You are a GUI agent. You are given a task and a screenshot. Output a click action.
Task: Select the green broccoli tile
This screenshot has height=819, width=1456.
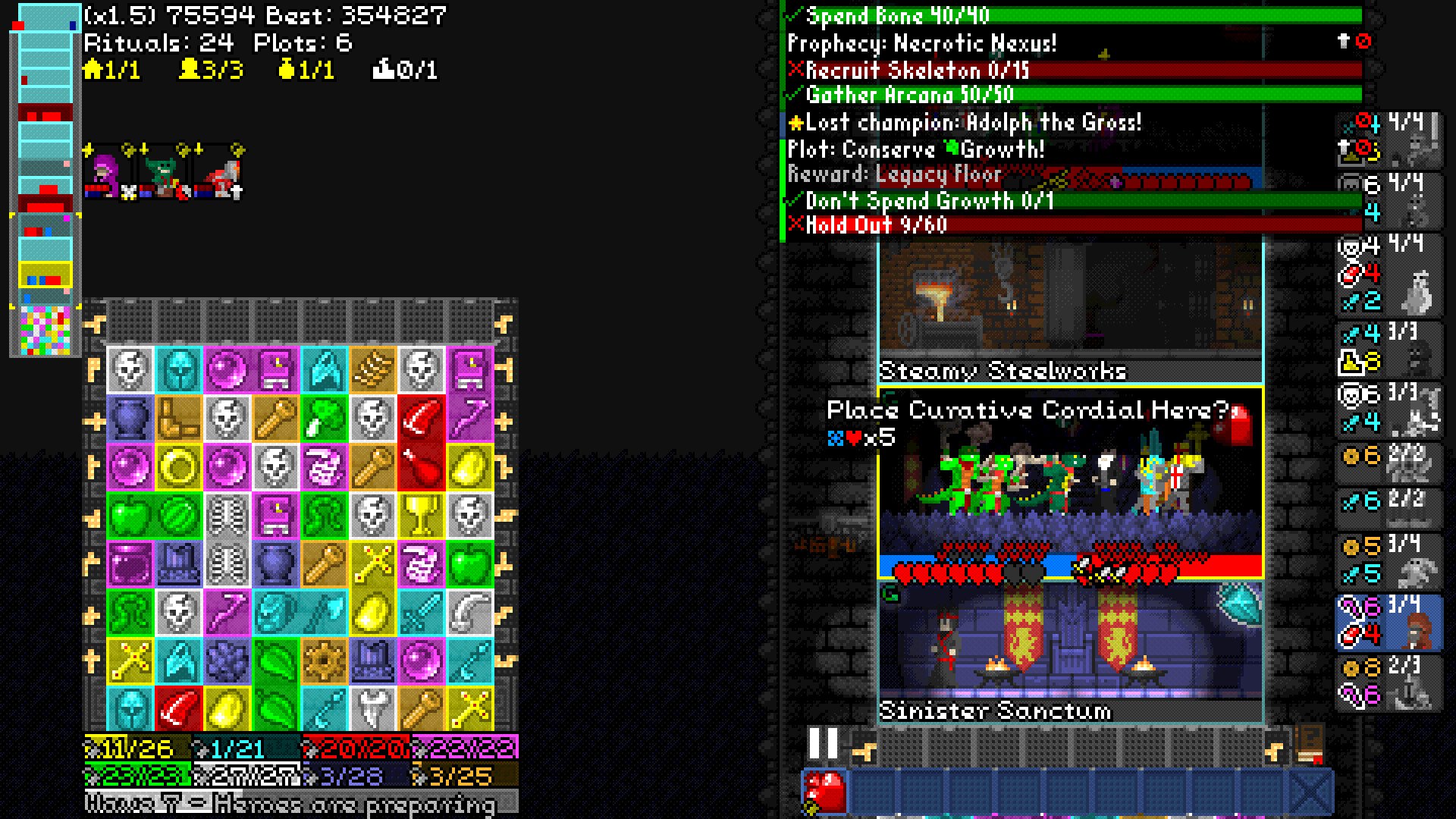[325, 419]
